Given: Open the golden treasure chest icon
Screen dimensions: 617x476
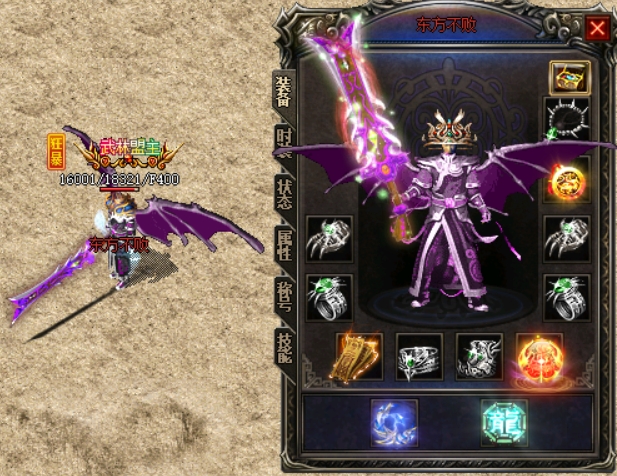Looking at the screenshot, I should coord(568,77).
